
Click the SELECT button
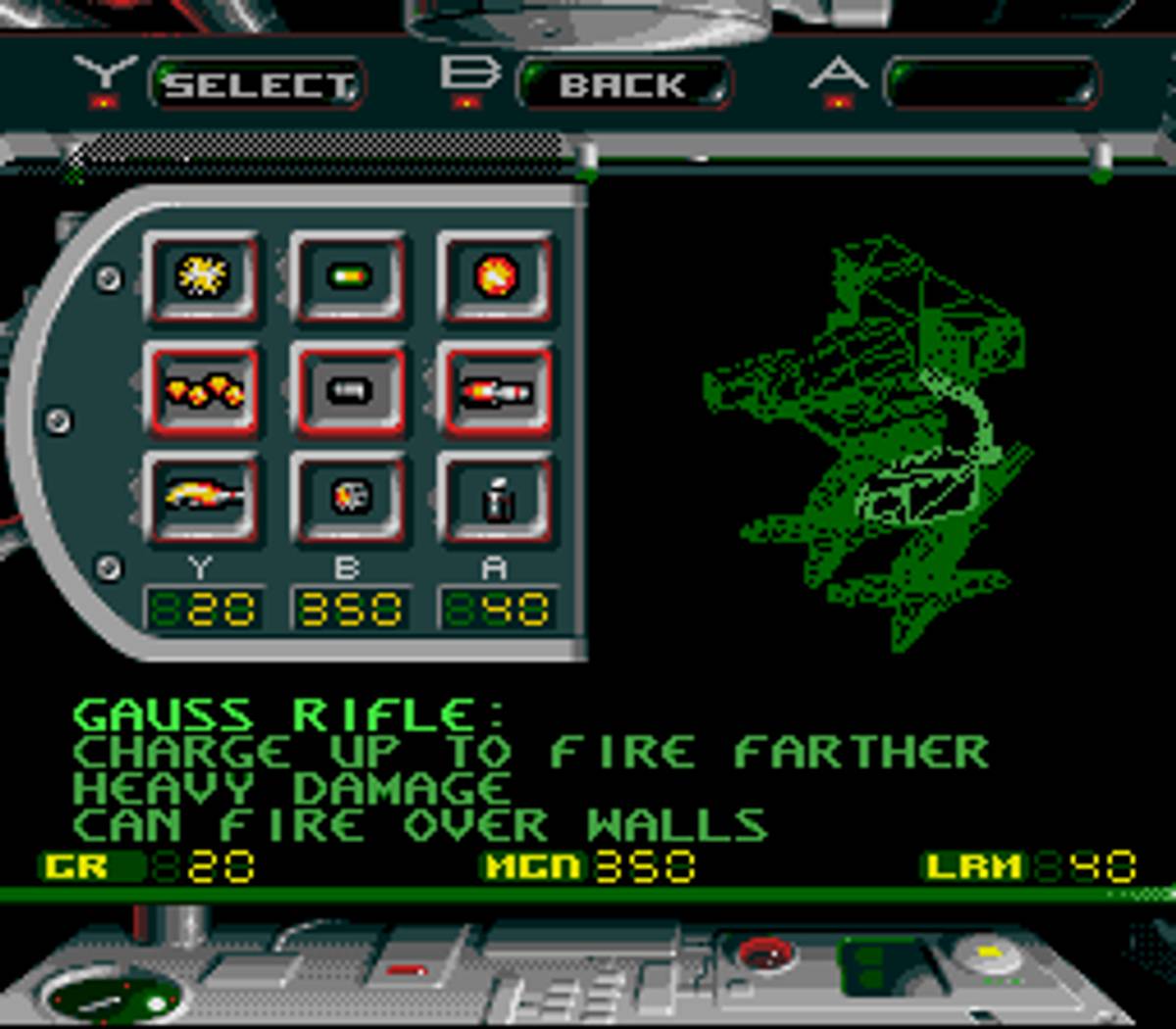pyautogui.click(x=257, y=85)
